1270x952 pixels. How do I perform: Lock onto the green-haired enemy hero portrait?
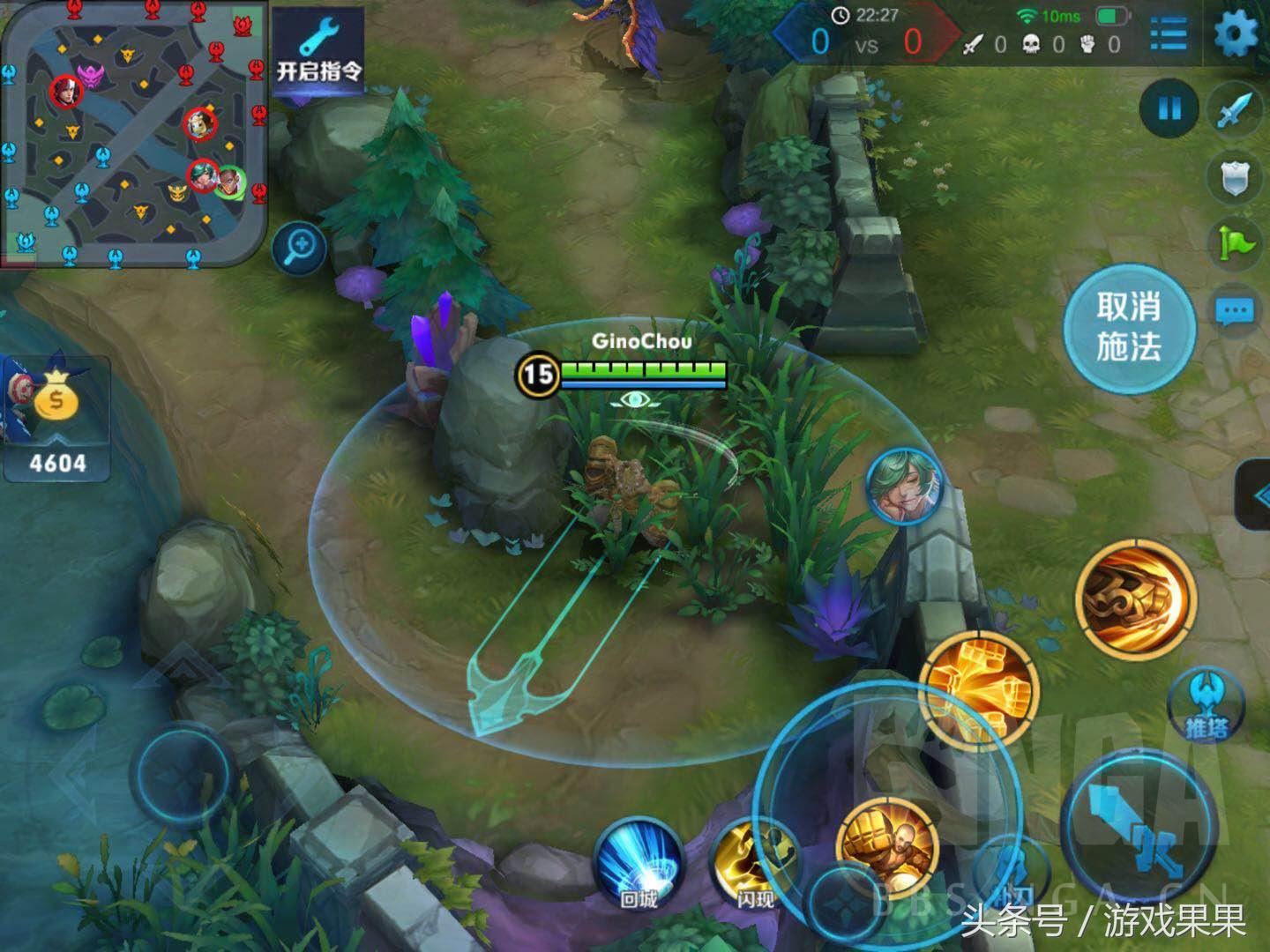[903, 487]
